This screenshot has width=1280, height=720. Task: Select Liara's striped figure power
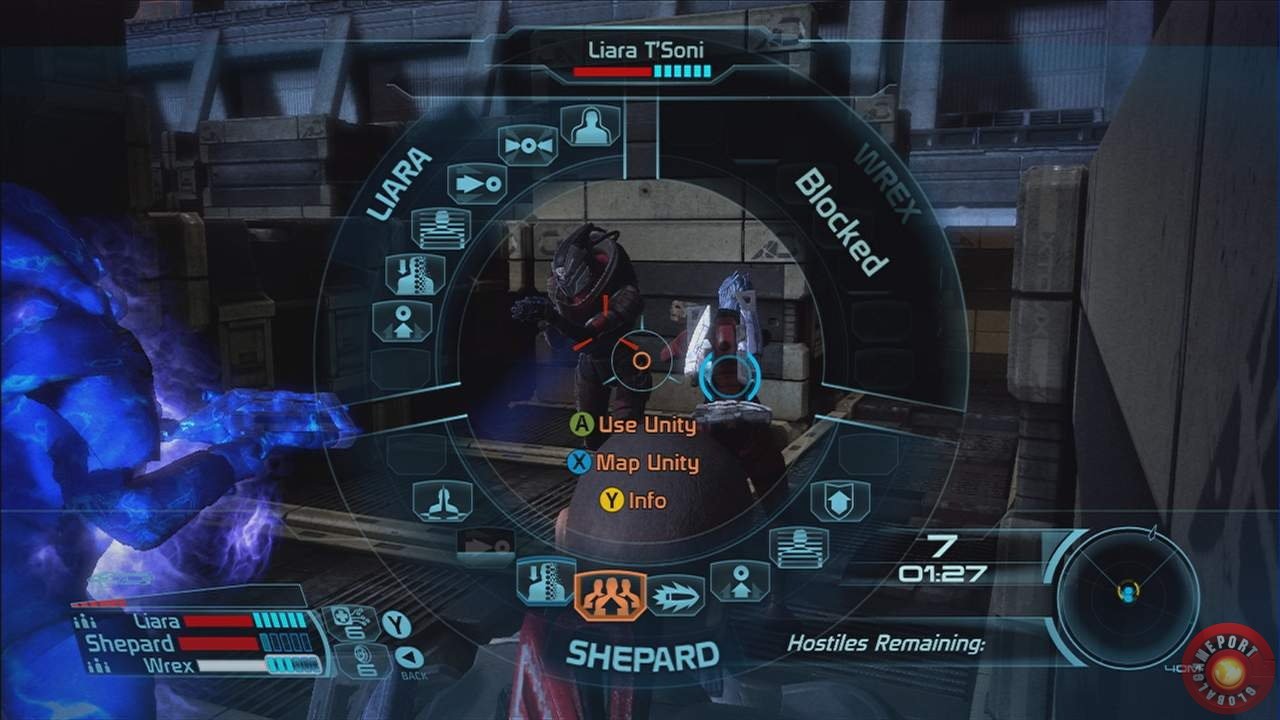pos(440,228)
